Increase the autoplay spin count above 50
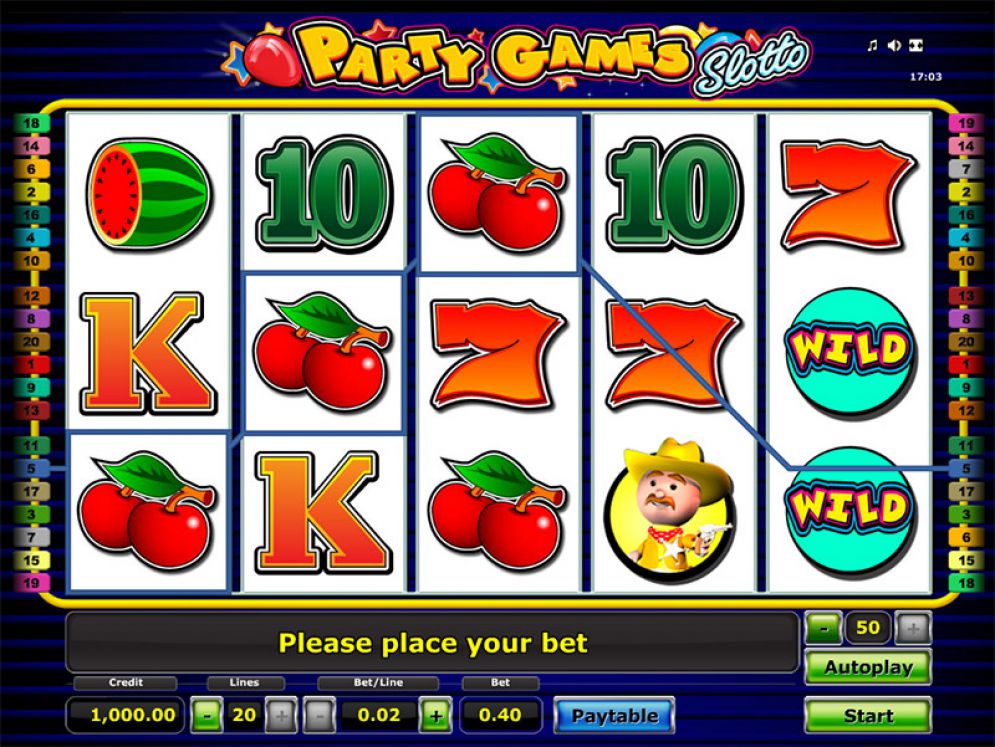995x747 pixels. 913,629
